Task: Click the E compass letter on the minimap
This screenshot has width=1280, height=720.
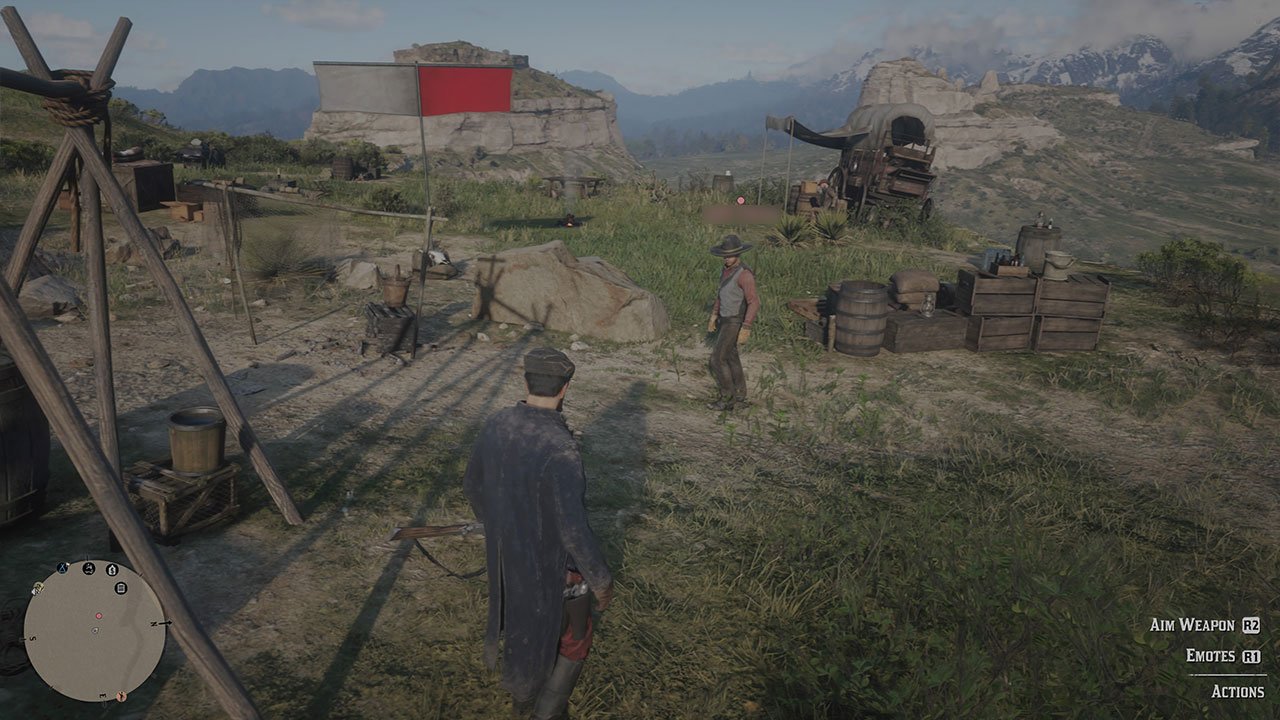Action: pos(102,694)
